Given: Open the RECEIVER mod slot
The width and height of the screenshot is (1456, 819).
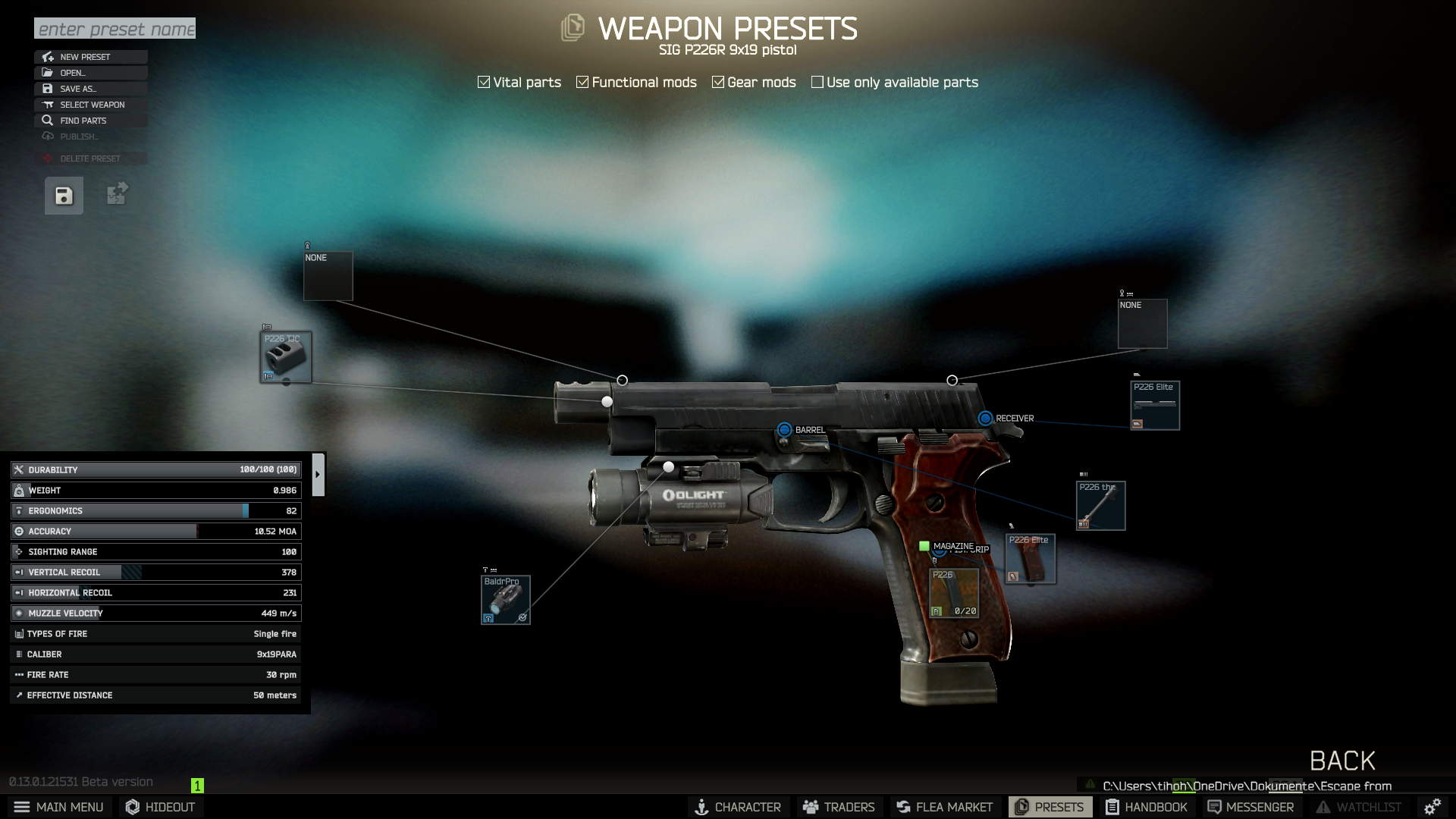Looking at the screenshot, I should click(x=986, y=417).
